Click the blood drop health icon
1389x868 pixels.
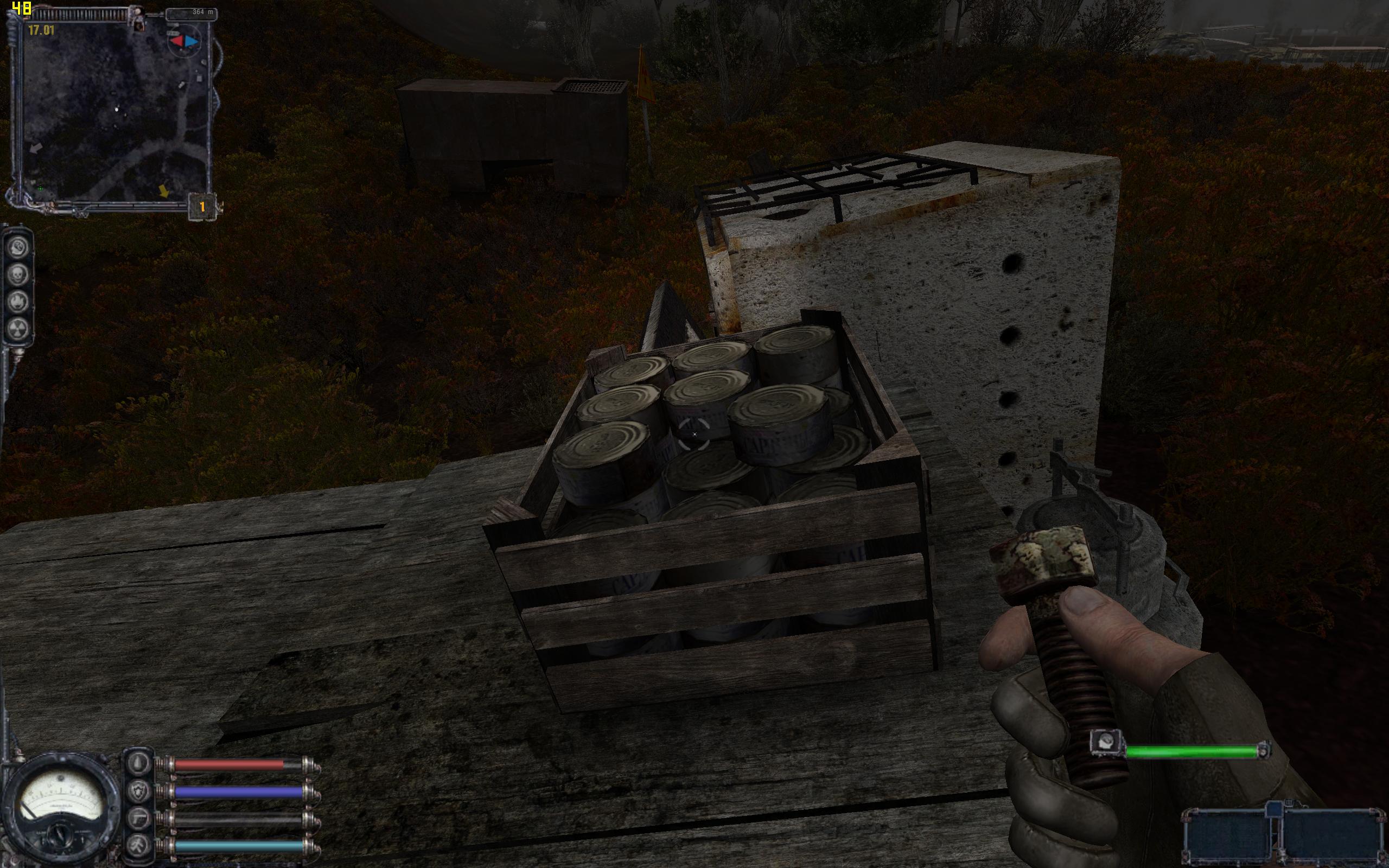point(138,763)
